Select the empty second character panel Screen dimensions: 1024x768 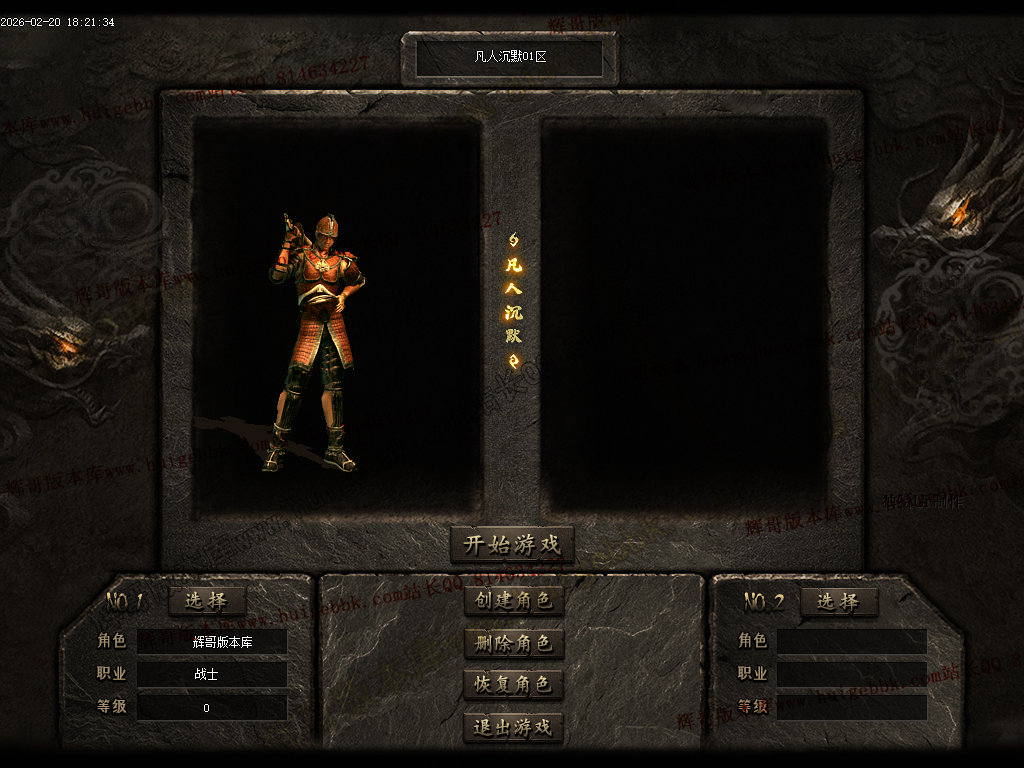[x=685, y=315]
